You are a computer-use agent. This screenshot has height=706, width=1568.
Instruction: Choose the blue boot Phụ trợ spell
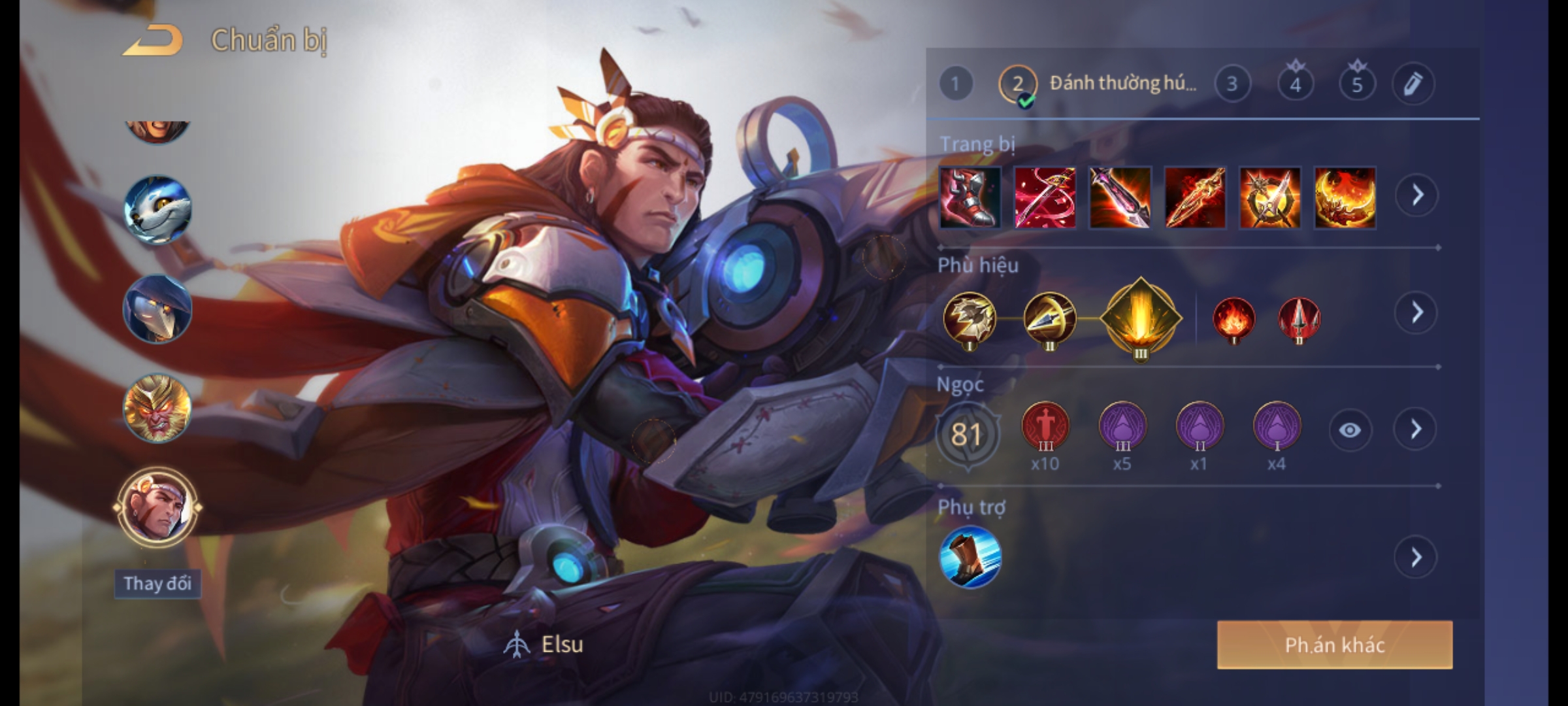click(x=970, y=558)
